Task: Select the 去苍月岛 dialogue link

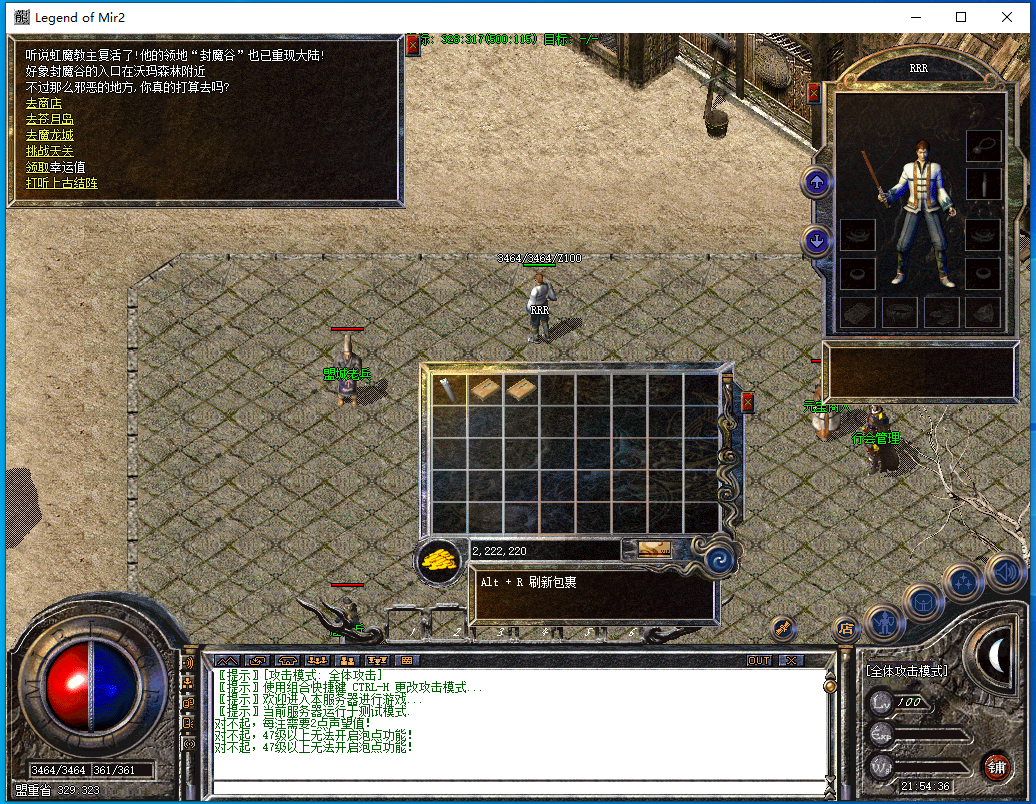Action: [49, 119]
